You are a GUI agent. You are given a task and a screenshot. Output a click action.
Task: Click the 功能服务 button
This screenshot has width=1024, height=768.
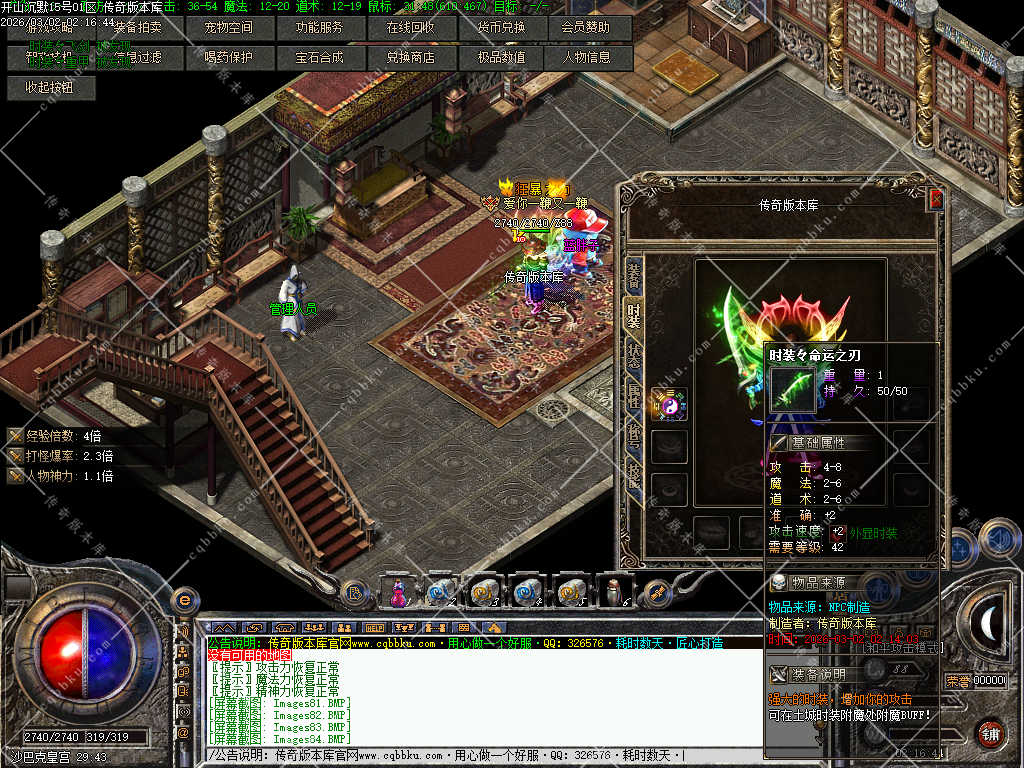319,28
